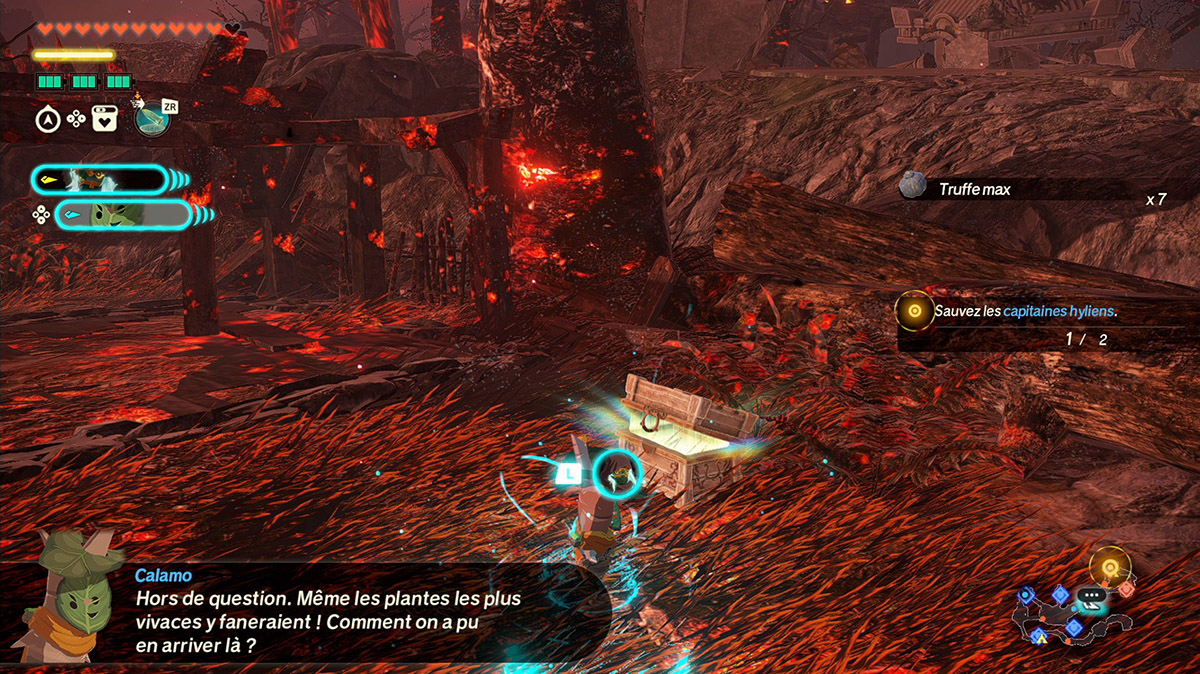Click the speech bubble marker on minimap
Screen dimensions: 1200x674
[1090, 597]
